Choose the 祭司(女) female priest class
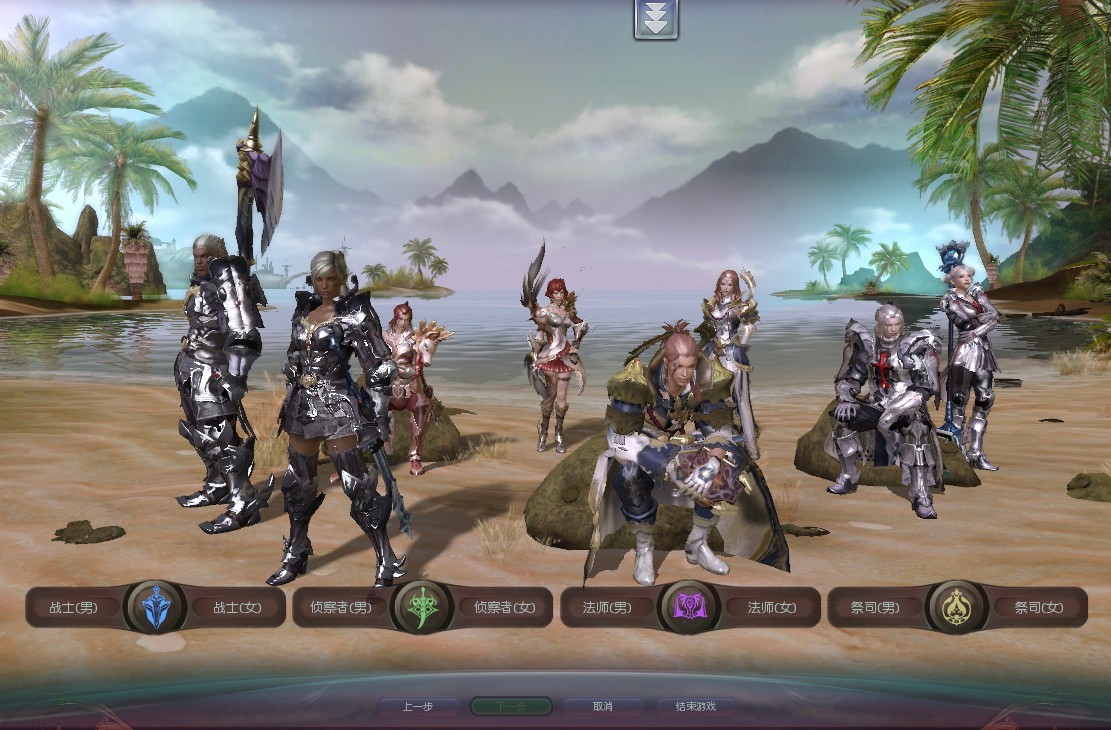The width and height of the screenshot is (1111, 730). (x=1040, y=607)
